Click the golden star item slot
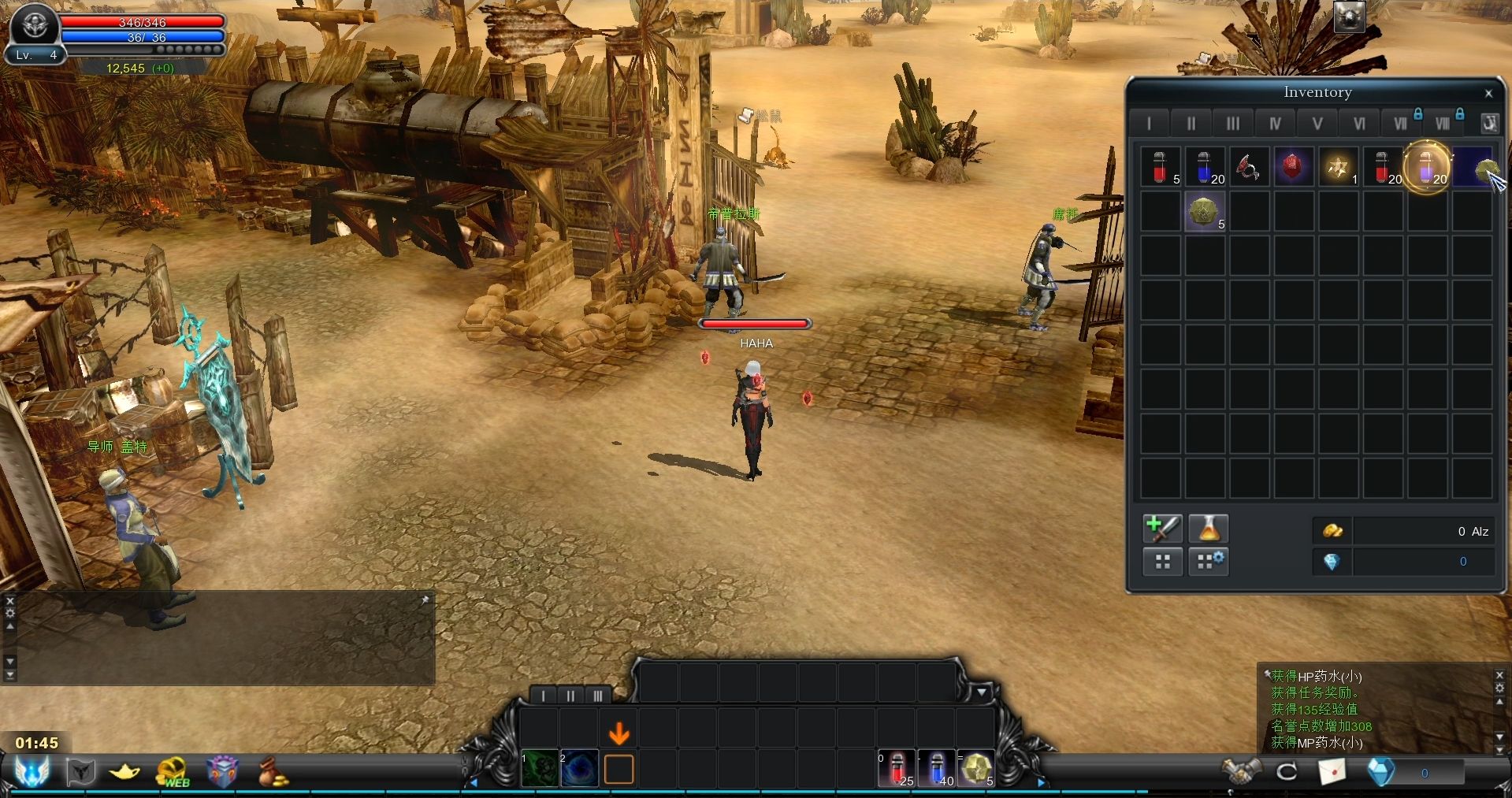 pos(1337,167)
